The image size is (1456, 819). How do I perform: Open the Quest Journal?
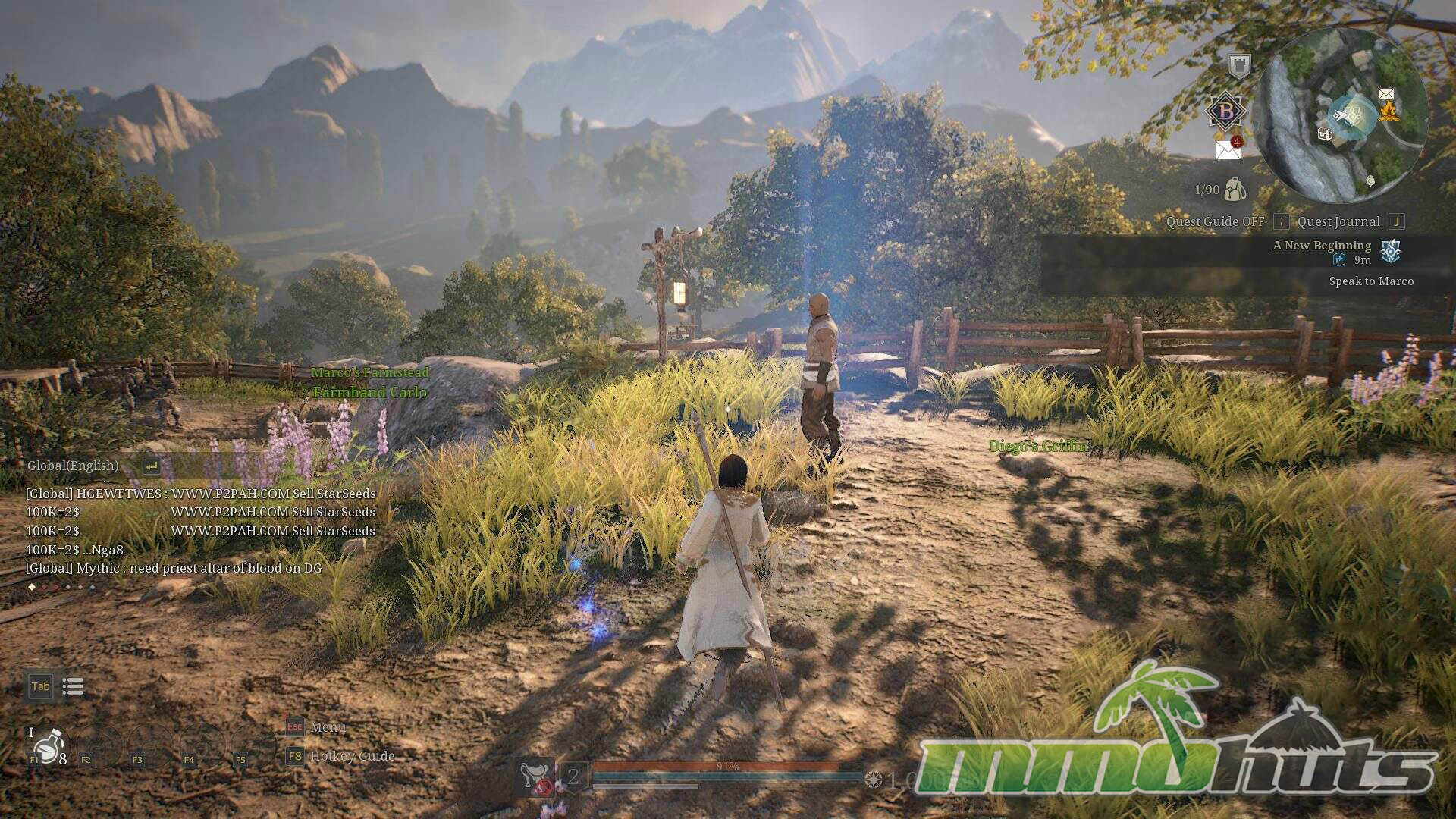tap(1338, 221)
